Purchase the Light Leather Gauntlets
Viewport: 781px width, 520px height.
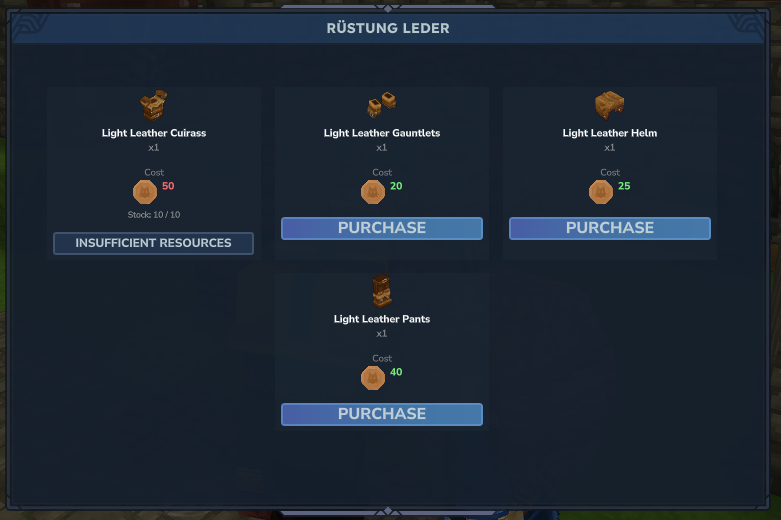pyautogui.click(x=381, y=228)
